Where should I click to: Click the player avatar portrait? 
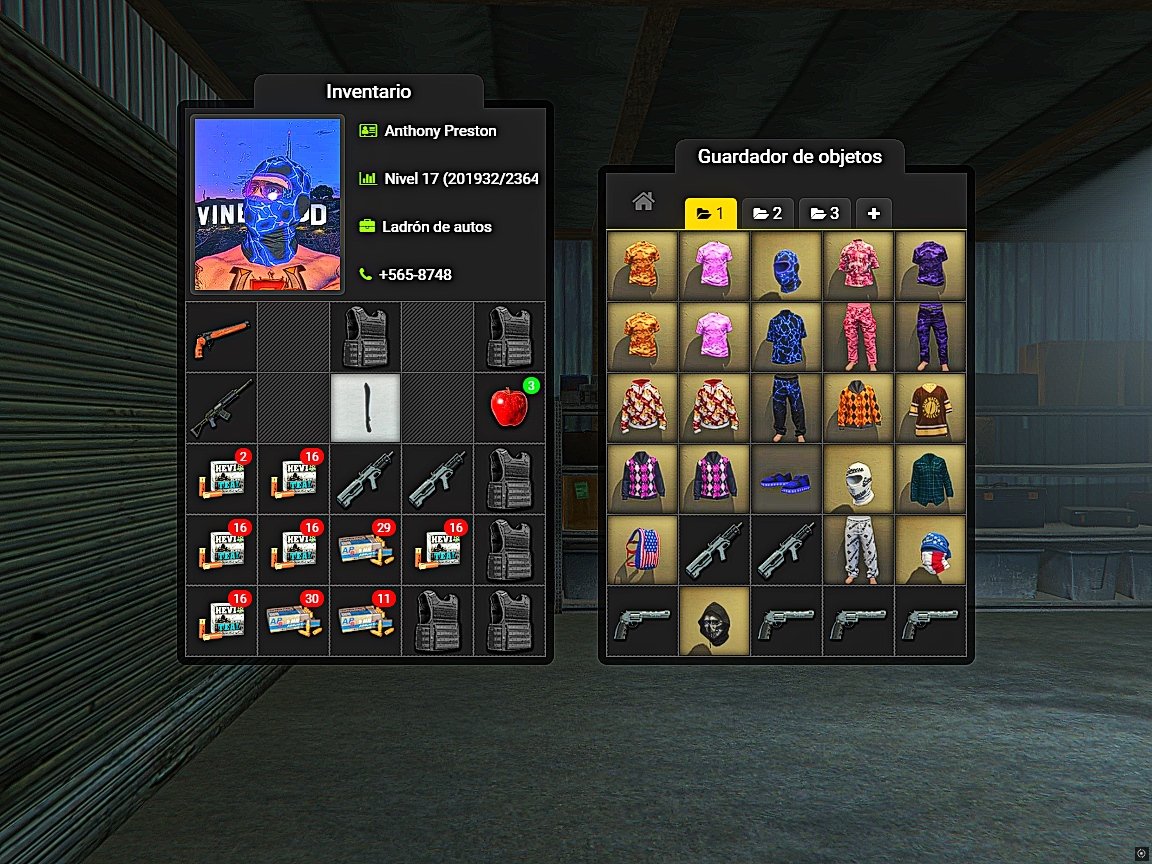[268, 205]
